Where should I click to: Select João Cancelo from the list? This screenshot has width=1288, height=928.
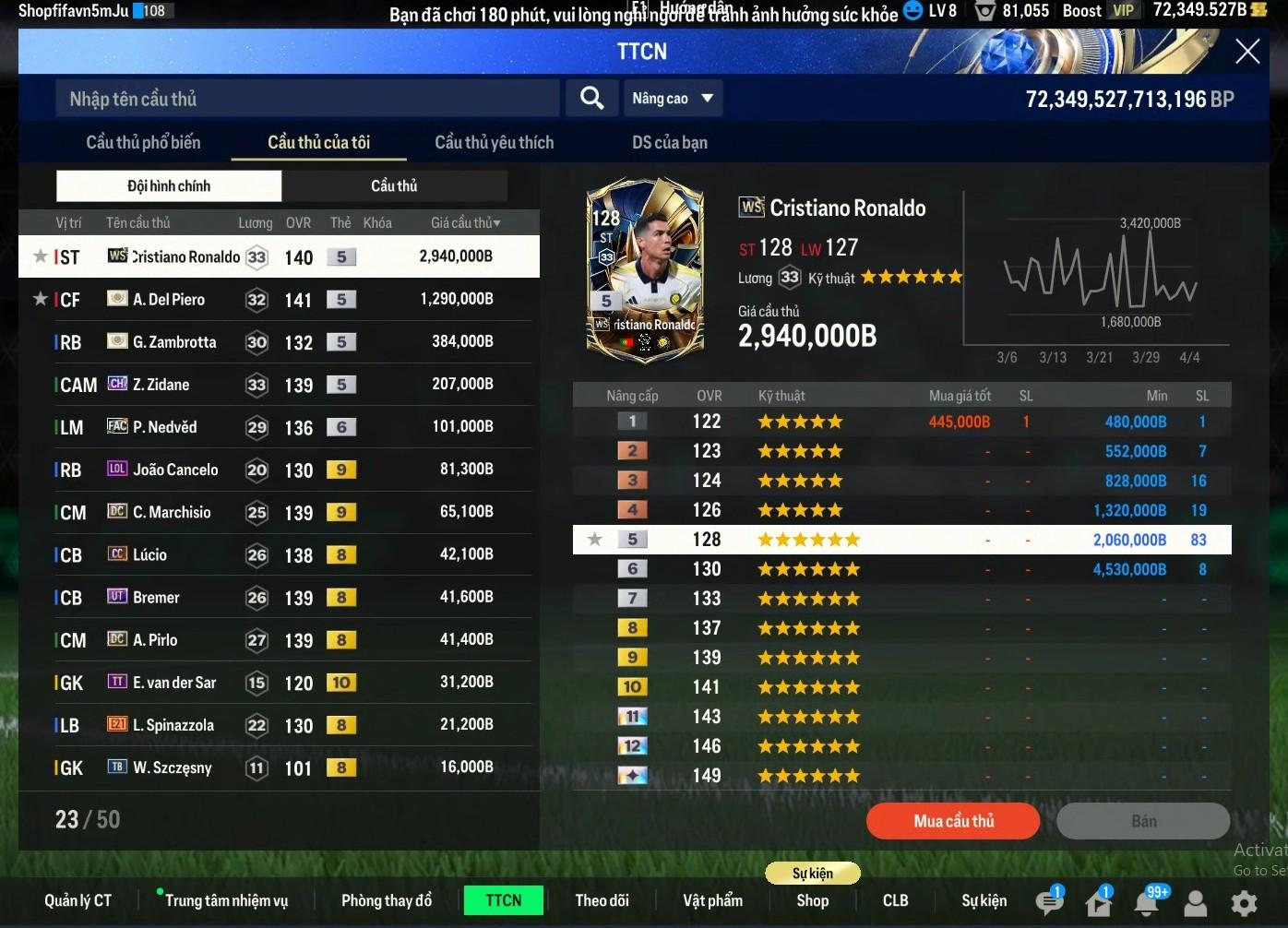[277, 470]
